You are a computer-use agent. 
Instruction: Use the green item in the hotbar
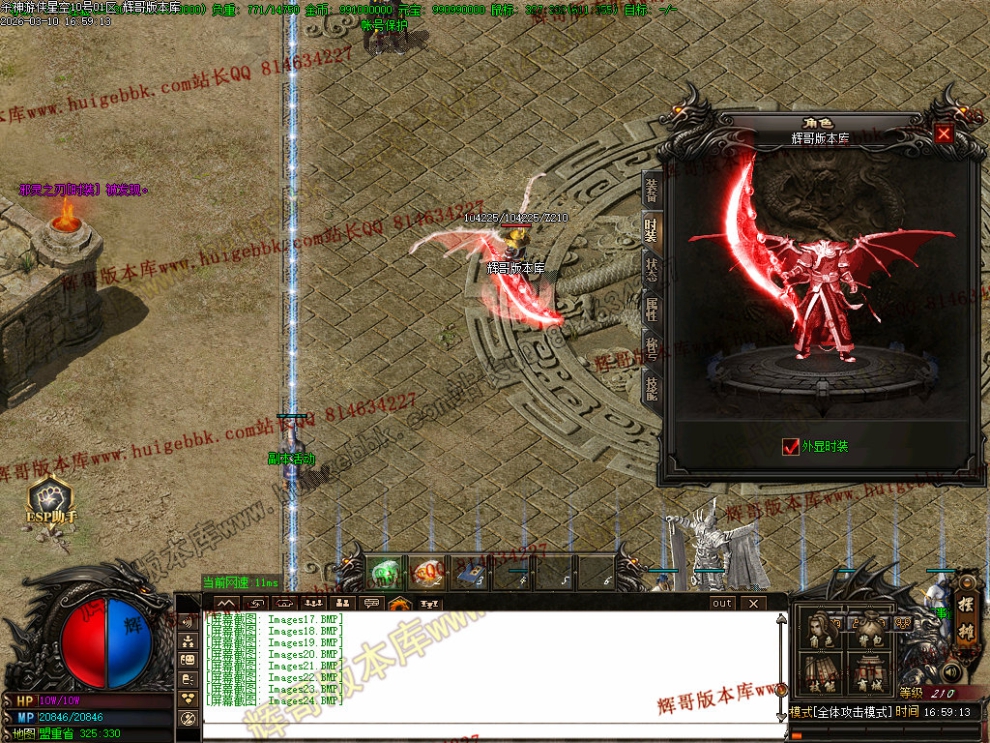point(386,573)
